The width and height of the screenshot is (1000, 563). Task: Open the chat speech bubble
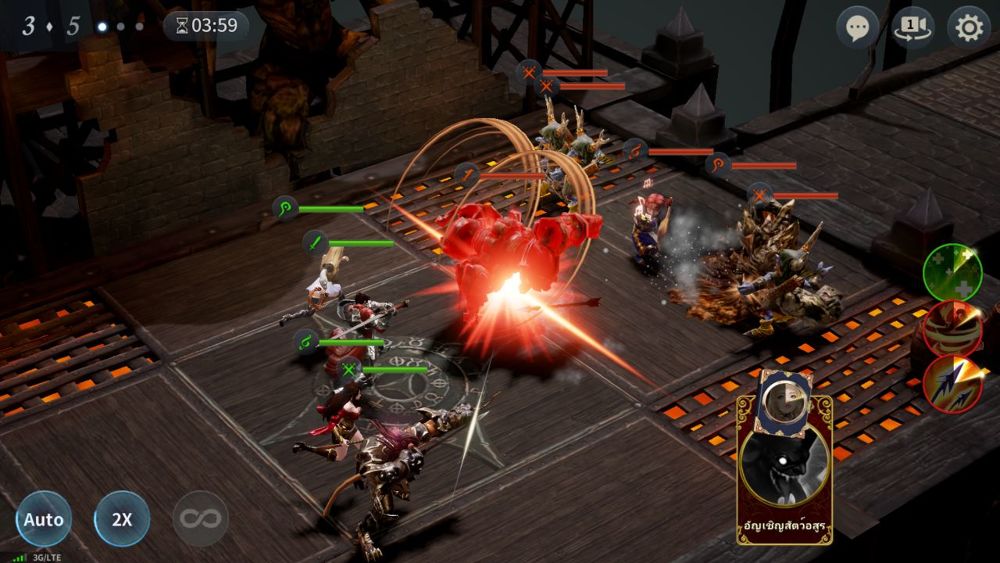[857, 27]
